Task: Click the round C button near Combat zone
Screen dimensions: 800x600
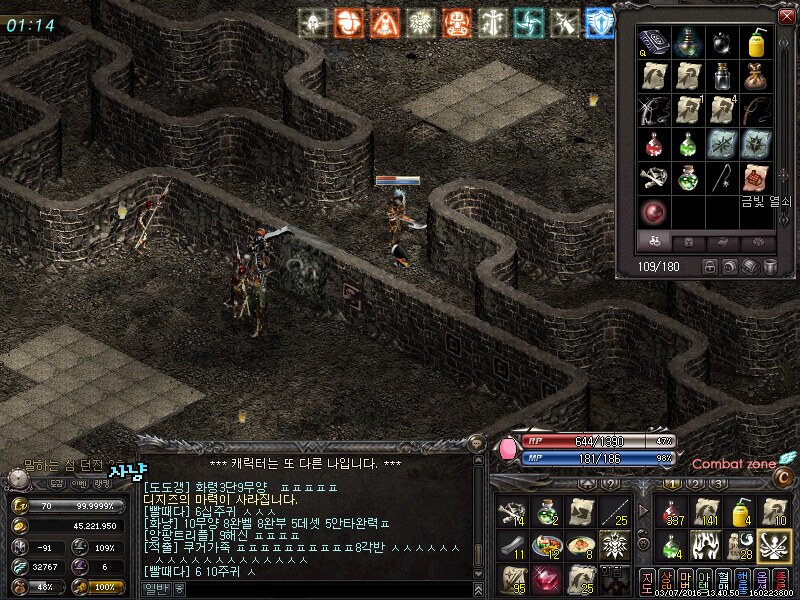Action: point(783,479)
